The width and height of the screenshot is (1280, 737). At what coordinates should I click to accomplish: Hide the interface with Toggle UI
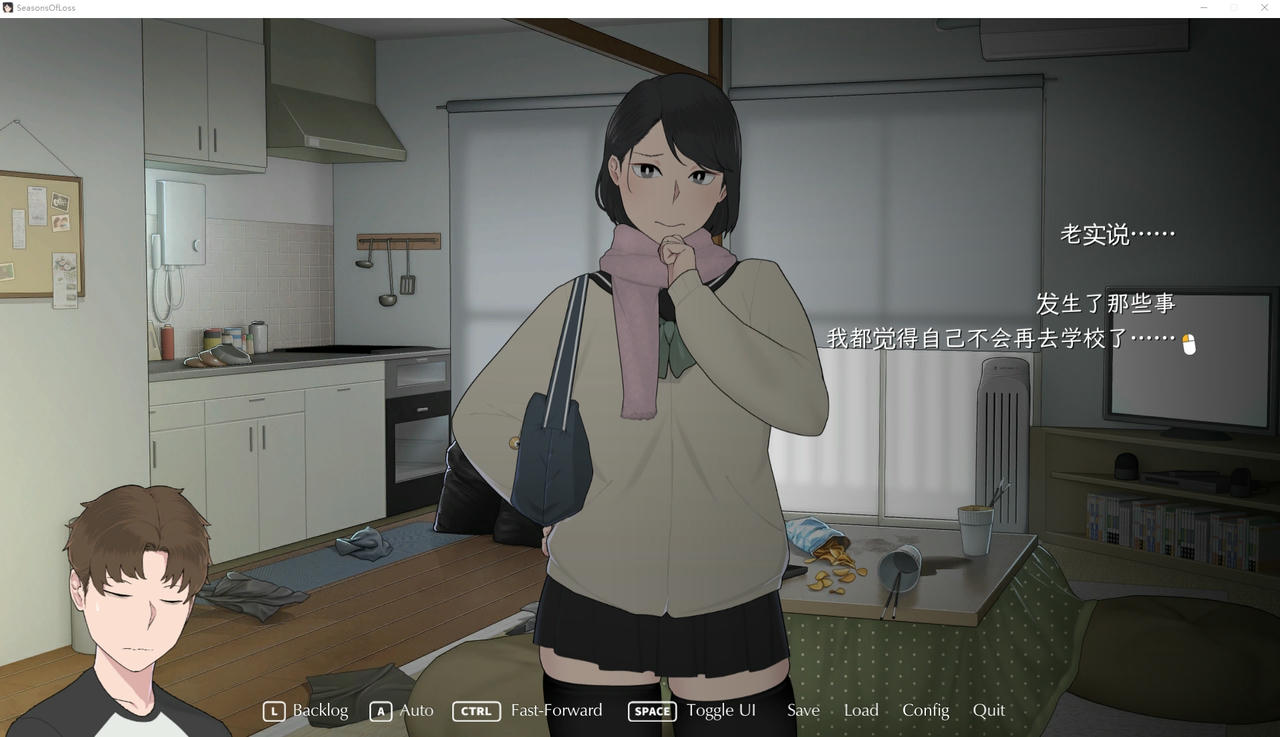click(721, 710)
